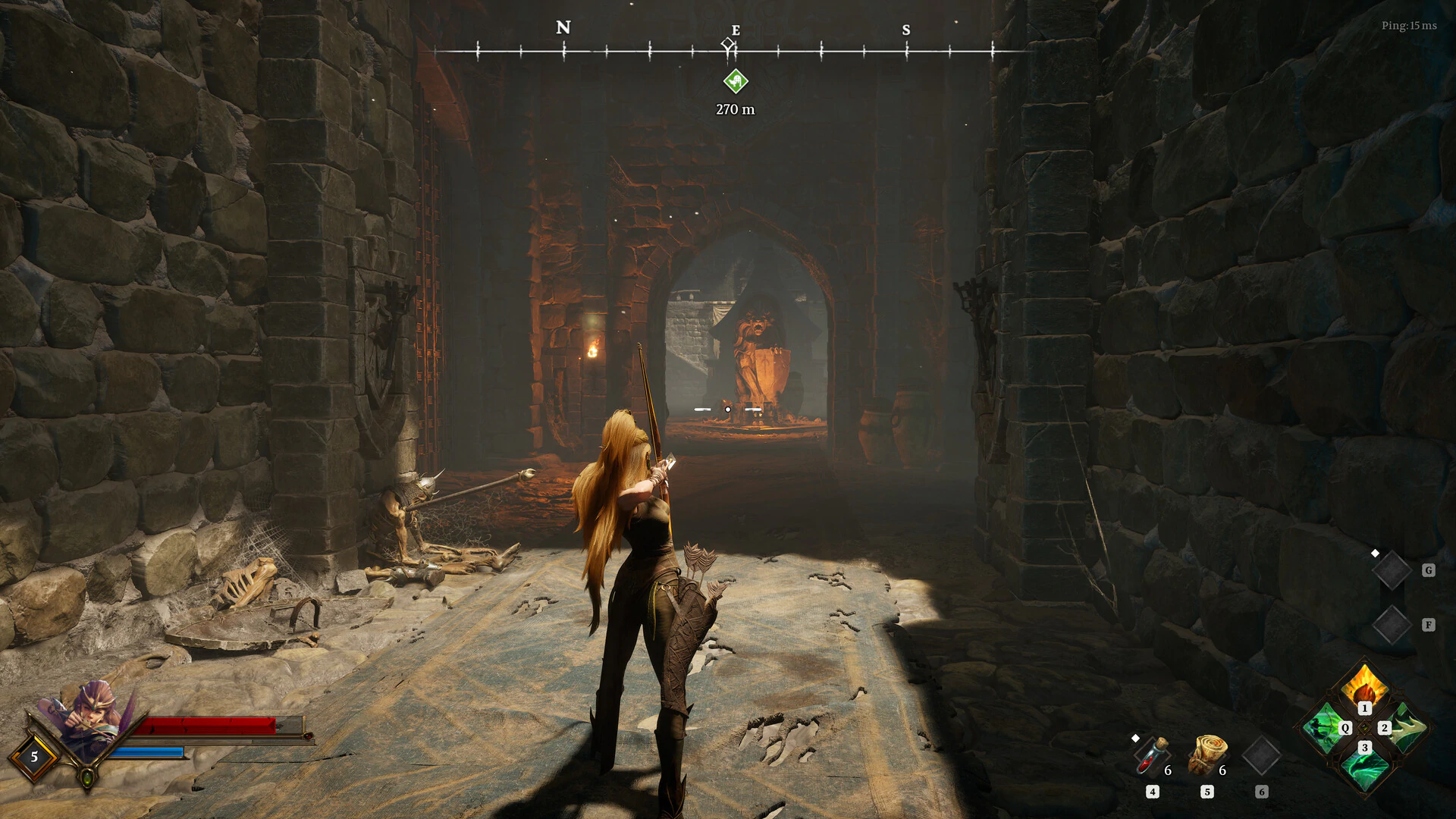Activate the thorned arrow ability in slot 2

tap(1407, 727)
